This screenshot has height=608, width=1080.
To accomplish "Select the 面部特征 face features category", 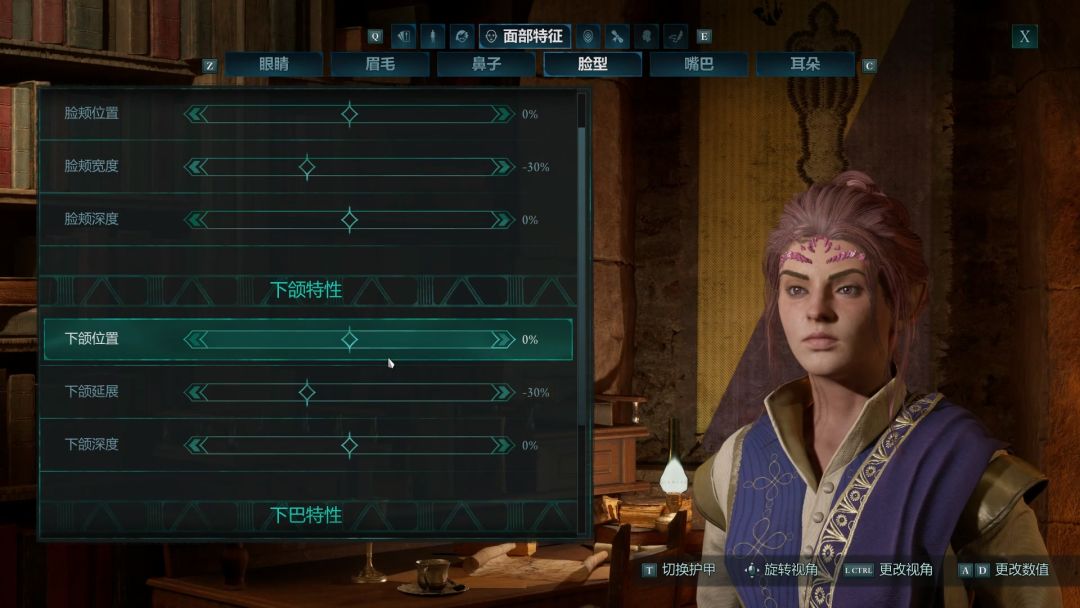I will pos(524,37).
